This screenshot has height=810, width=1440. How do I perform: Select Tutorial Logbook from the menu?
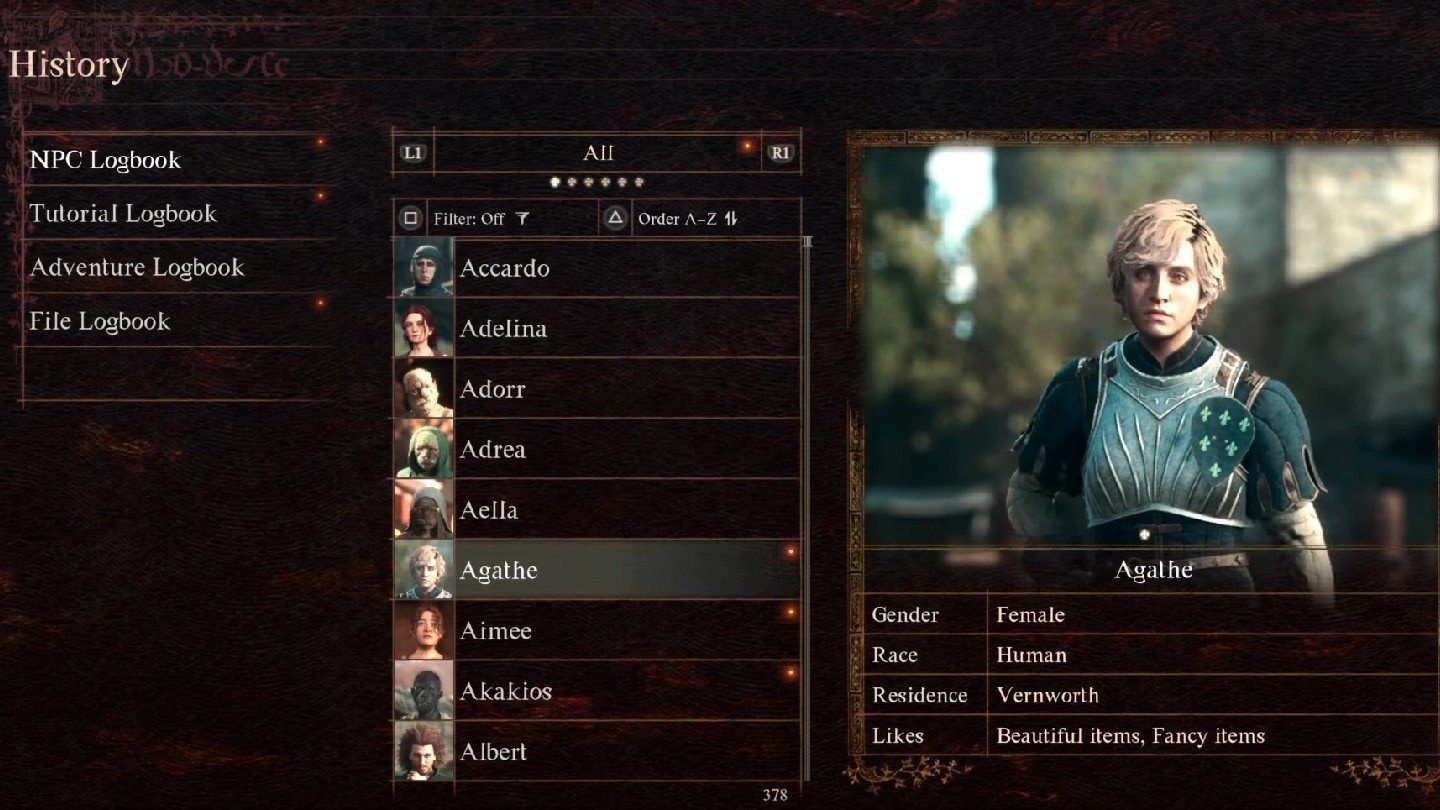[123, 214]
